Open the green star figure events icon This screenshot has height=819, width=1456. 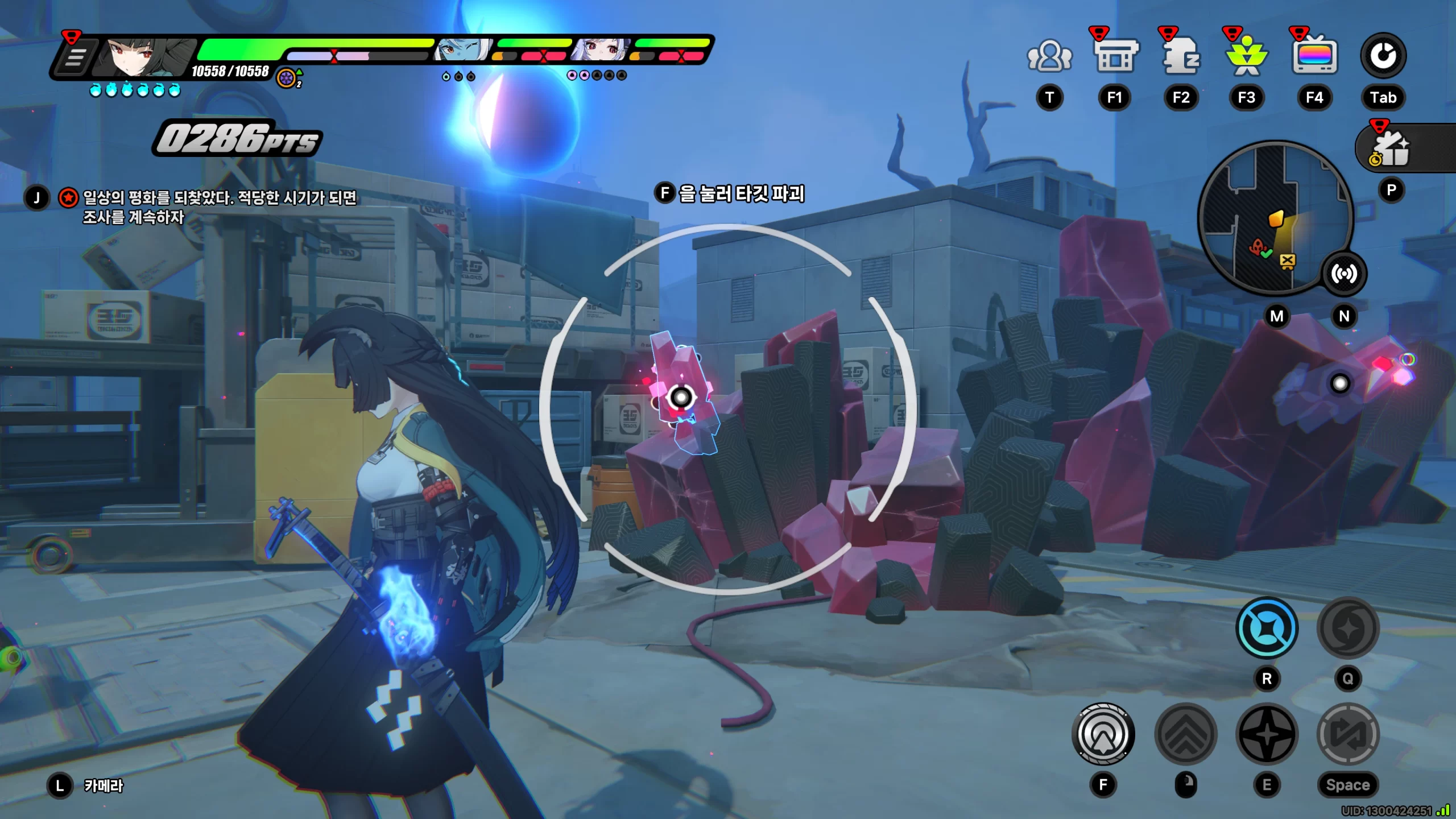pyautogui.click(x=1247, y=56)
